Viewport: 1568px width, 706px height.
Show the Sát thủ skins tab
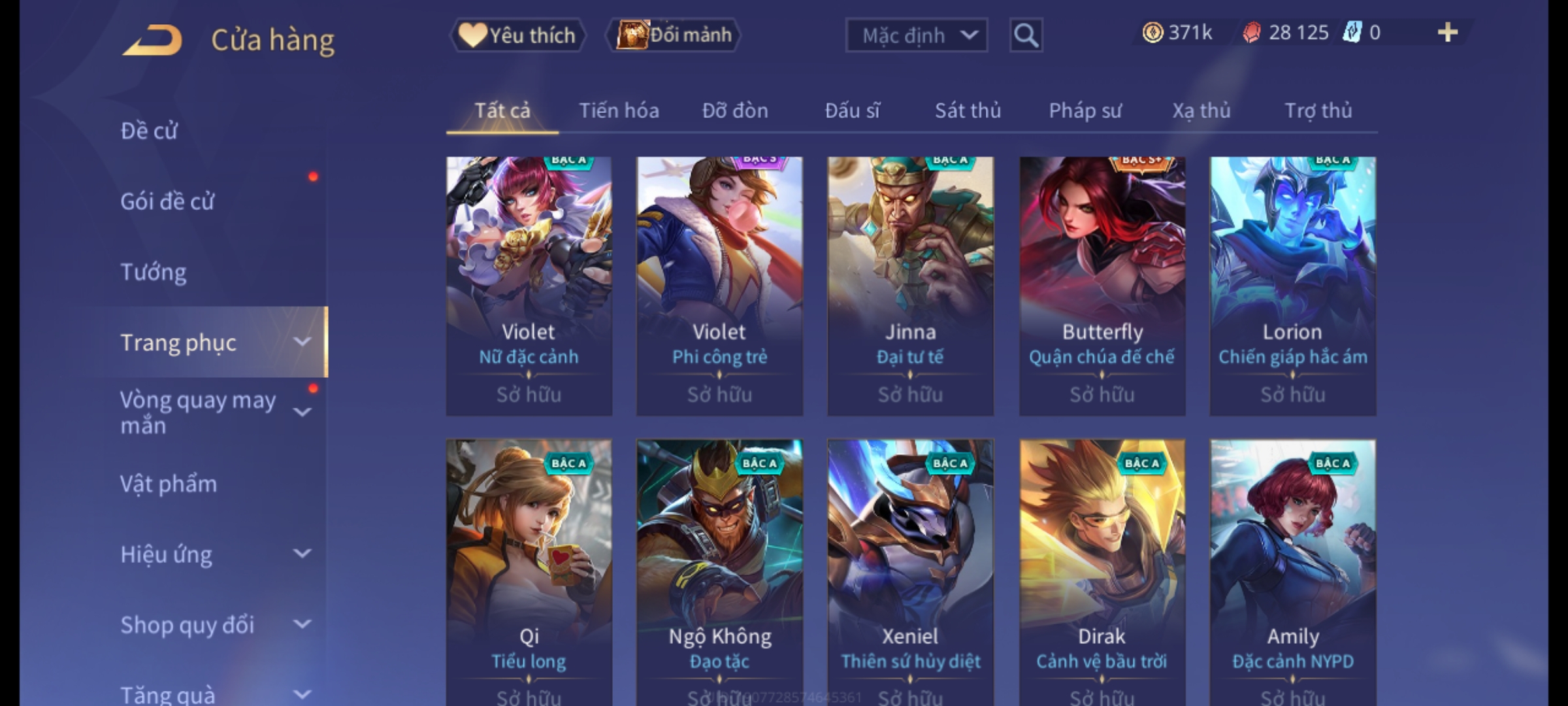[968, 111]
